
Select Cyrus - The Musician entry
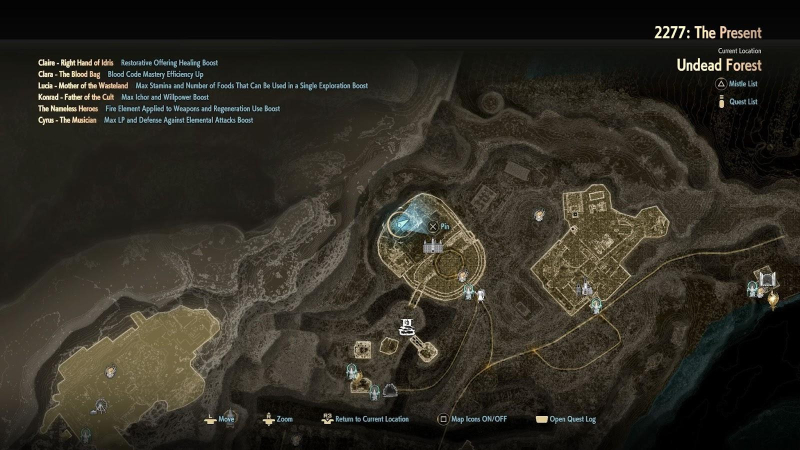67,120
